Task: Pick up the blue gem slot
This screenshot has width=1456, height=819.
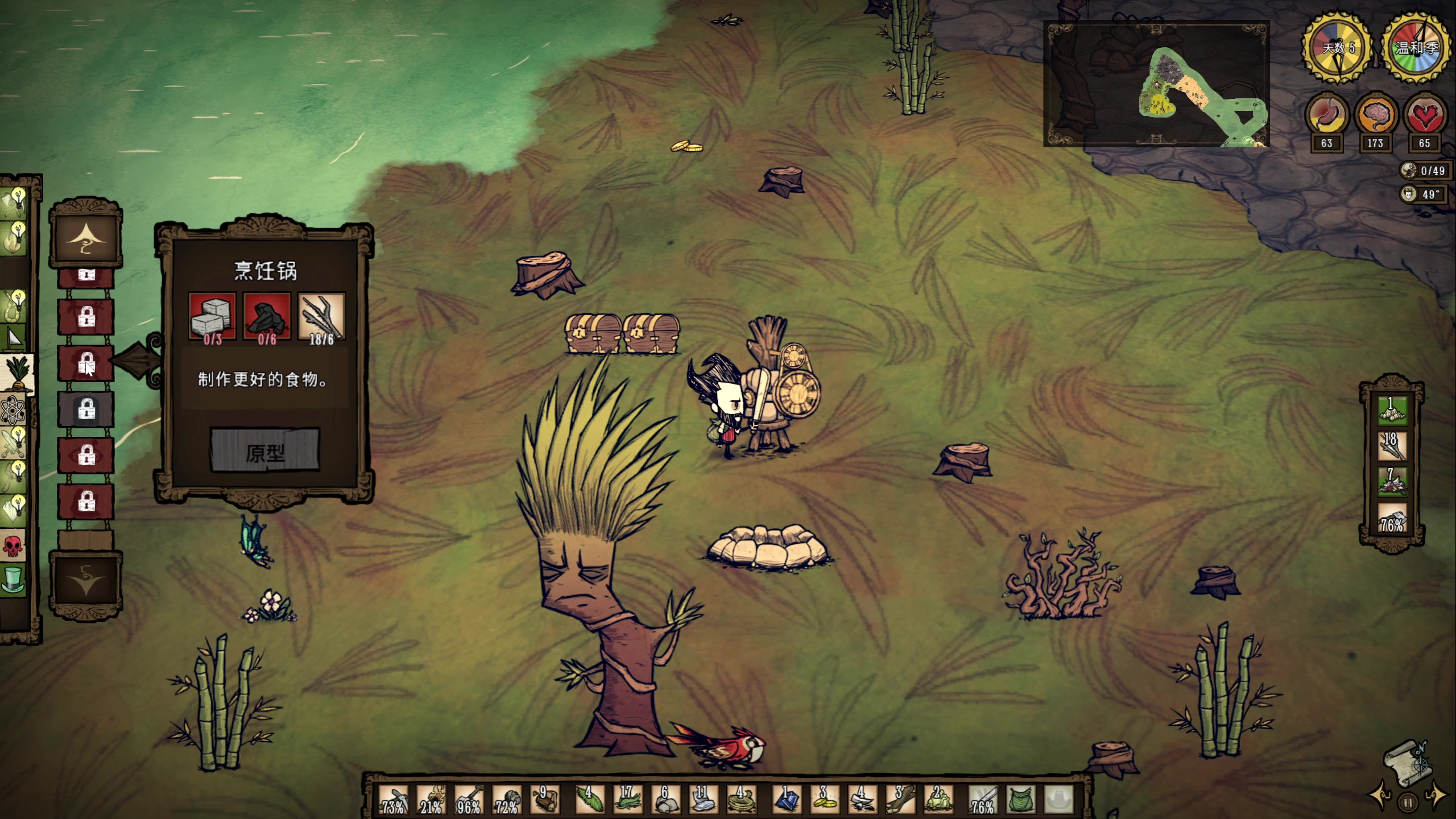Action: [787, 799]
